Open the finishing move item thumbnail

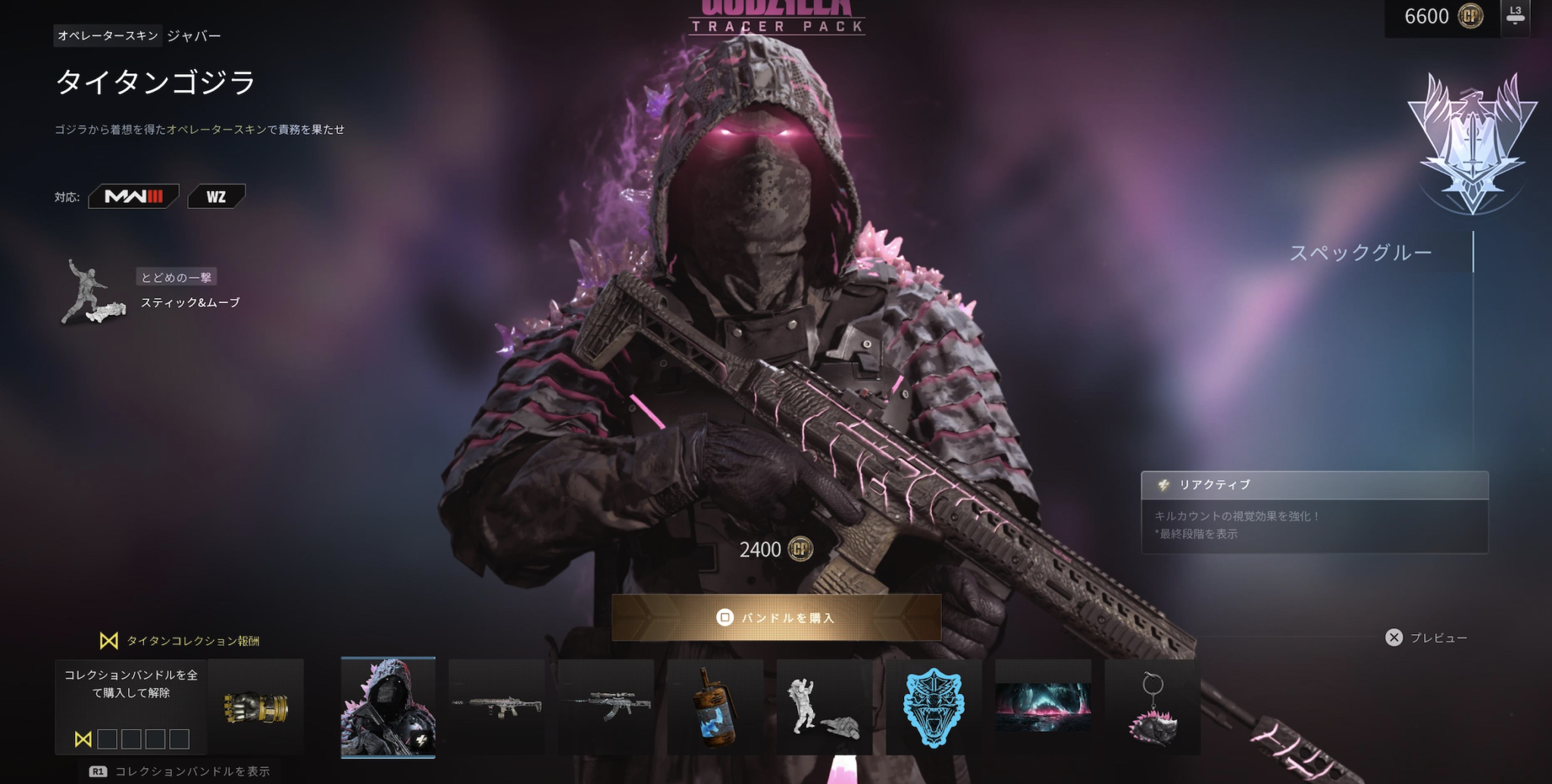[824, 707]
